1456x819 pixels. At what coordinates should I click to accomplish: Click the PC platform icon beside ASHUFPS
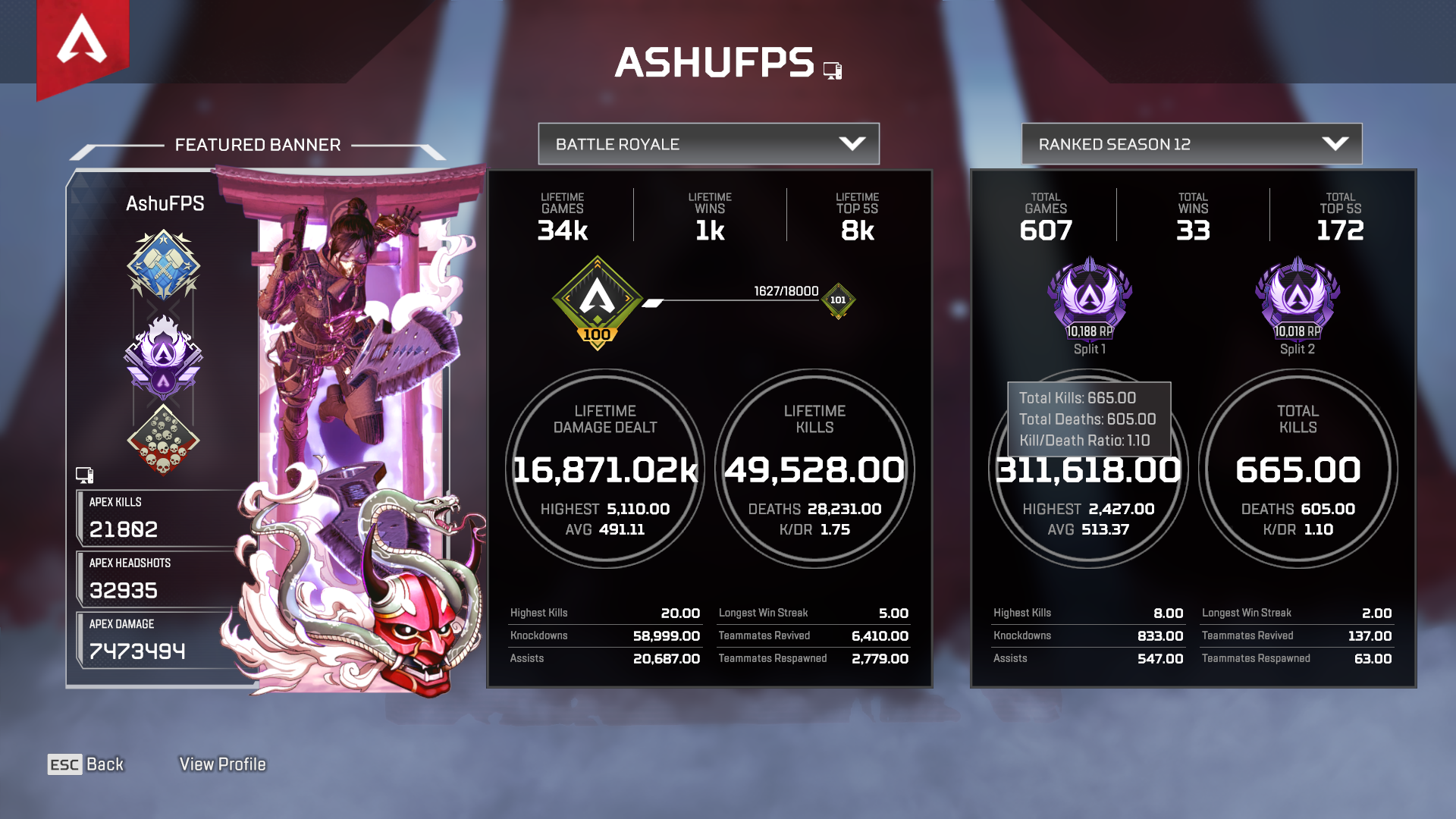point(832,69)
